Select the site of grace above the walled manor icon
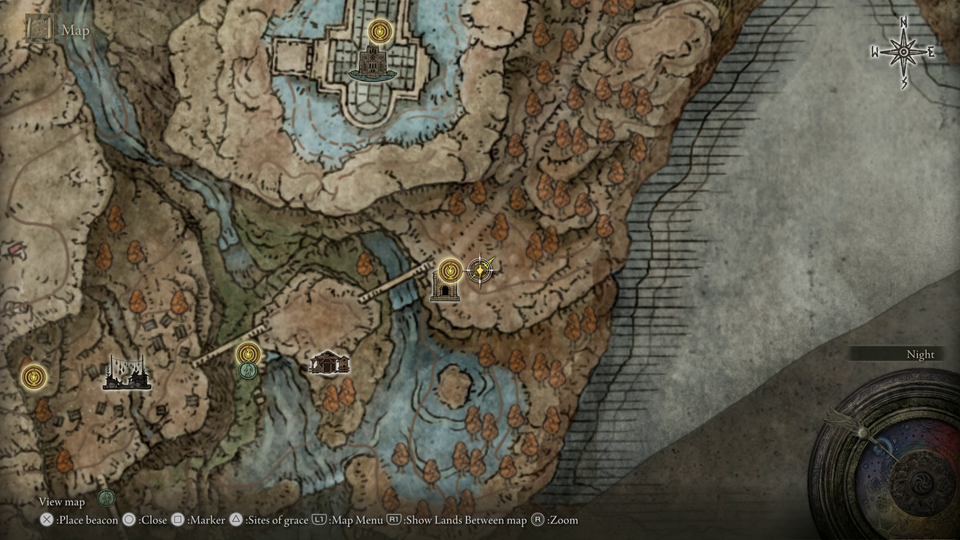960x540 pixels. pos(379,32)
